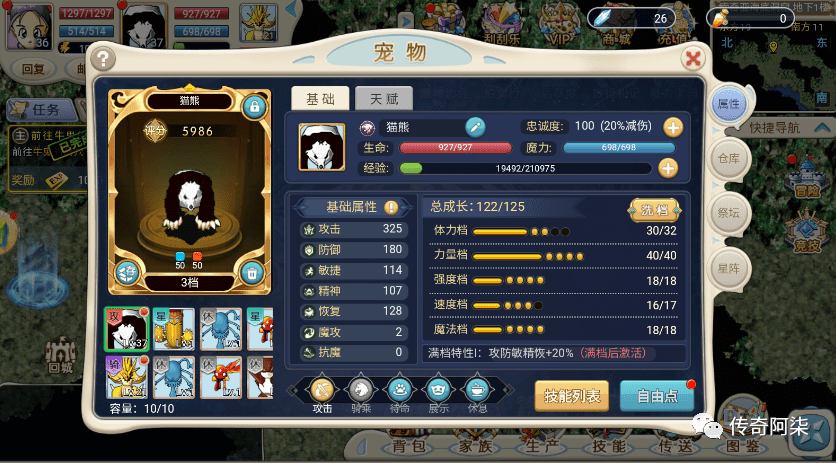Choose the 待命 standby mode
This screenshot has height=463, width=836.
(399, 389)
